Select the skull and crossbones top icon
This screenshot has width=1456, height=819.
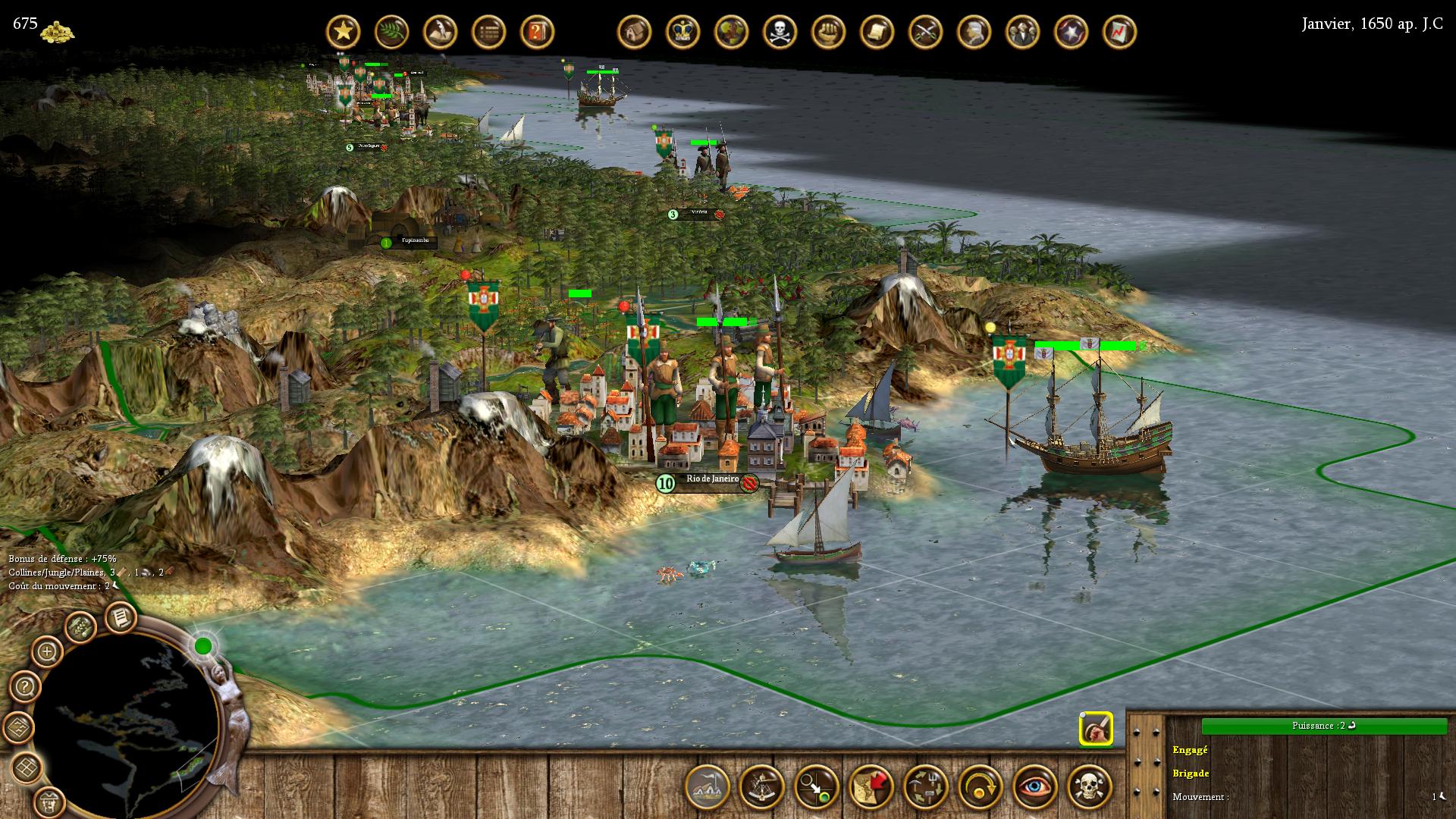pyautogui.click(x=780, y=32)
